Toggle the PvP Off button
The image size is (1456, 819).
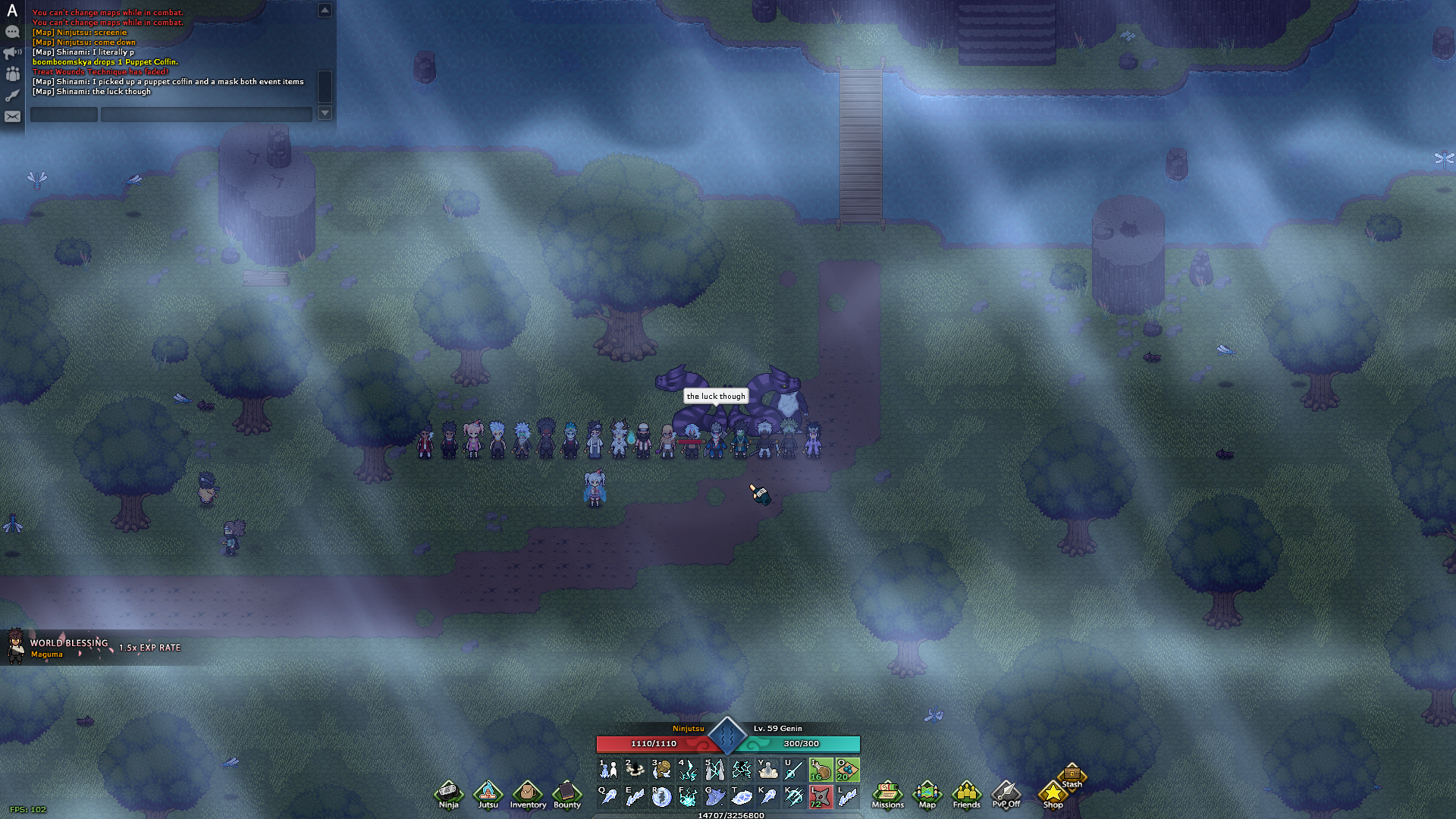click(1006, 794)
